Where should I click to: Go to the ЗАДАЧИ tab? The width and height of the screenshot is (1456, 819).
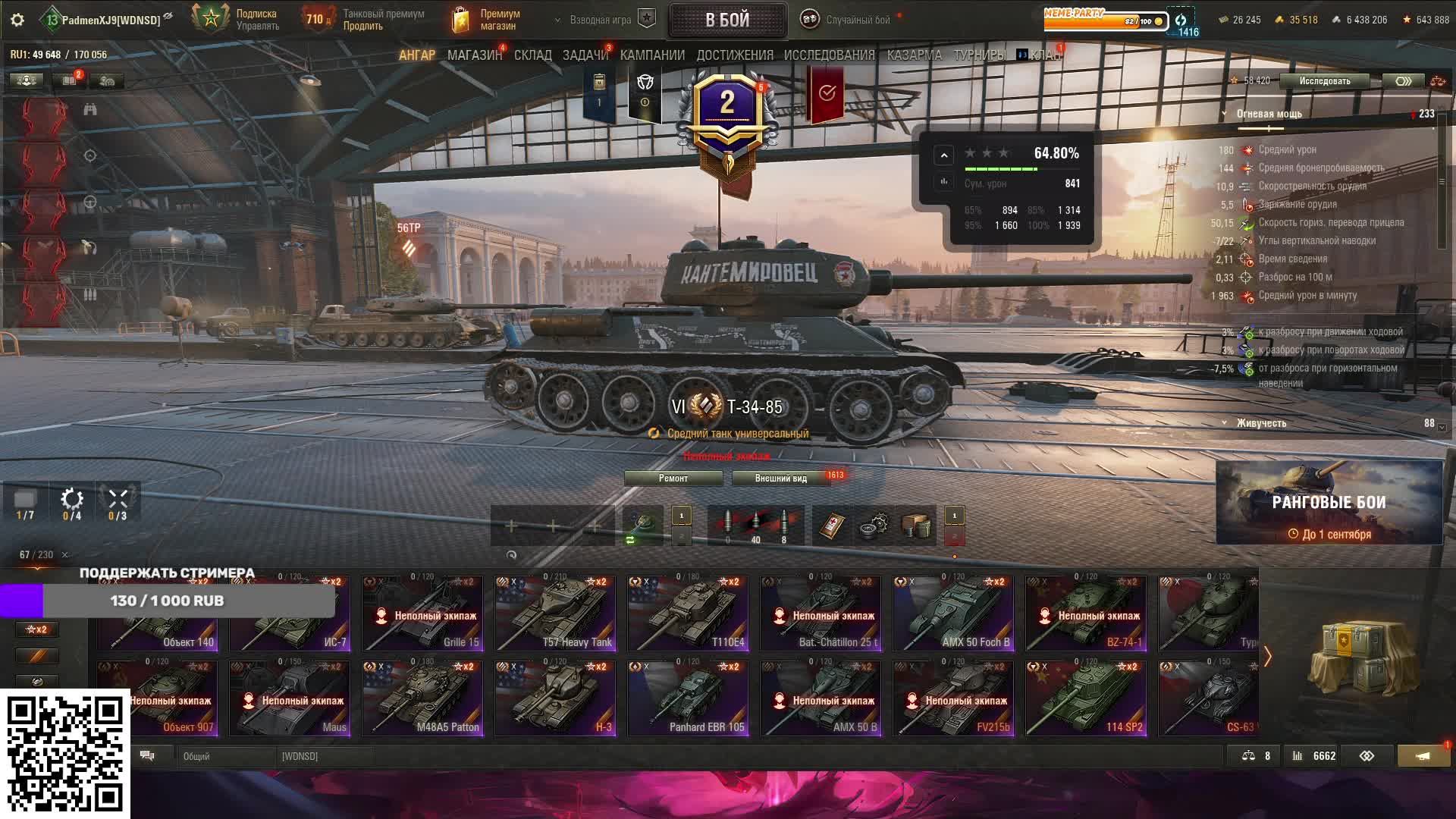[x=585, y=55]
